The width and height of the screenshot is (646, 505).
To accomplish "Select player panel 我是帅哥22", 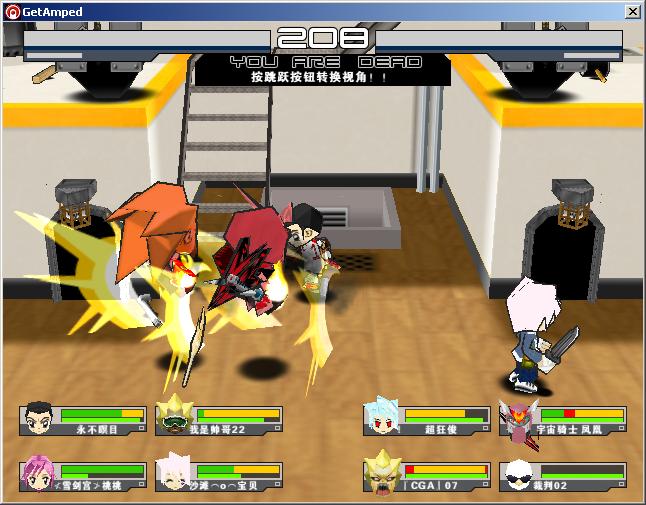I will 219,419.
